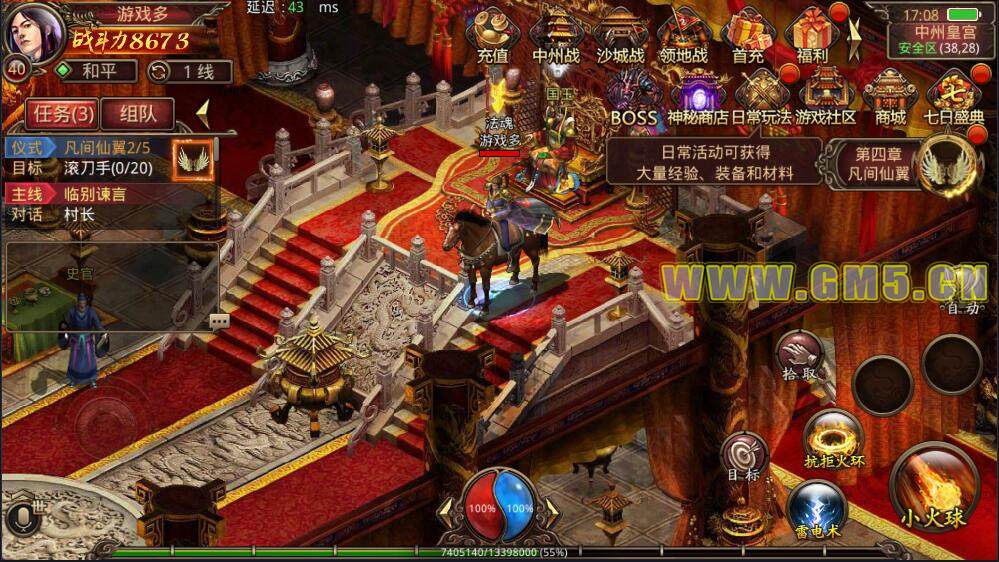Image resolution: width=999 pixels, height=562 pixels.
Task: Claim the 首充 first recharge gift
Action: [x=748, y=34]
